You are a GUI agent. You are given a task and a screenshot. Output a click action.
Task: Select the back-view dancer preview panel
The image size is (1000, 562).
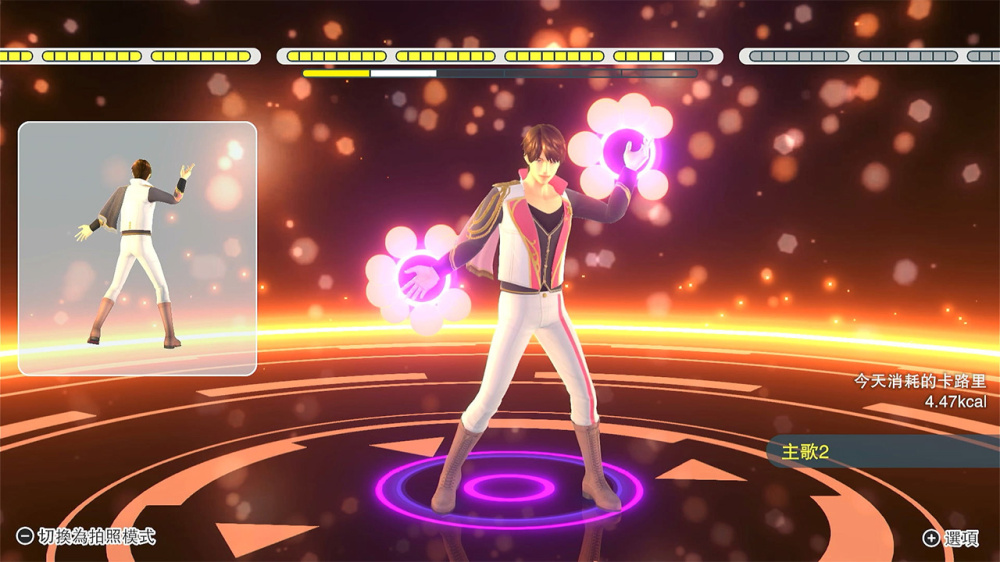click(138, 248)
